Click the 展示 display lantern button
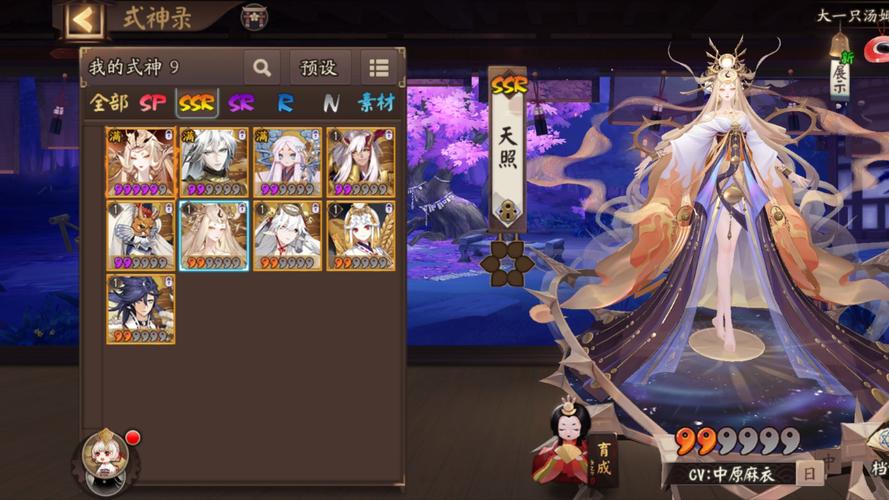889x500 pixels. [839, 75]
